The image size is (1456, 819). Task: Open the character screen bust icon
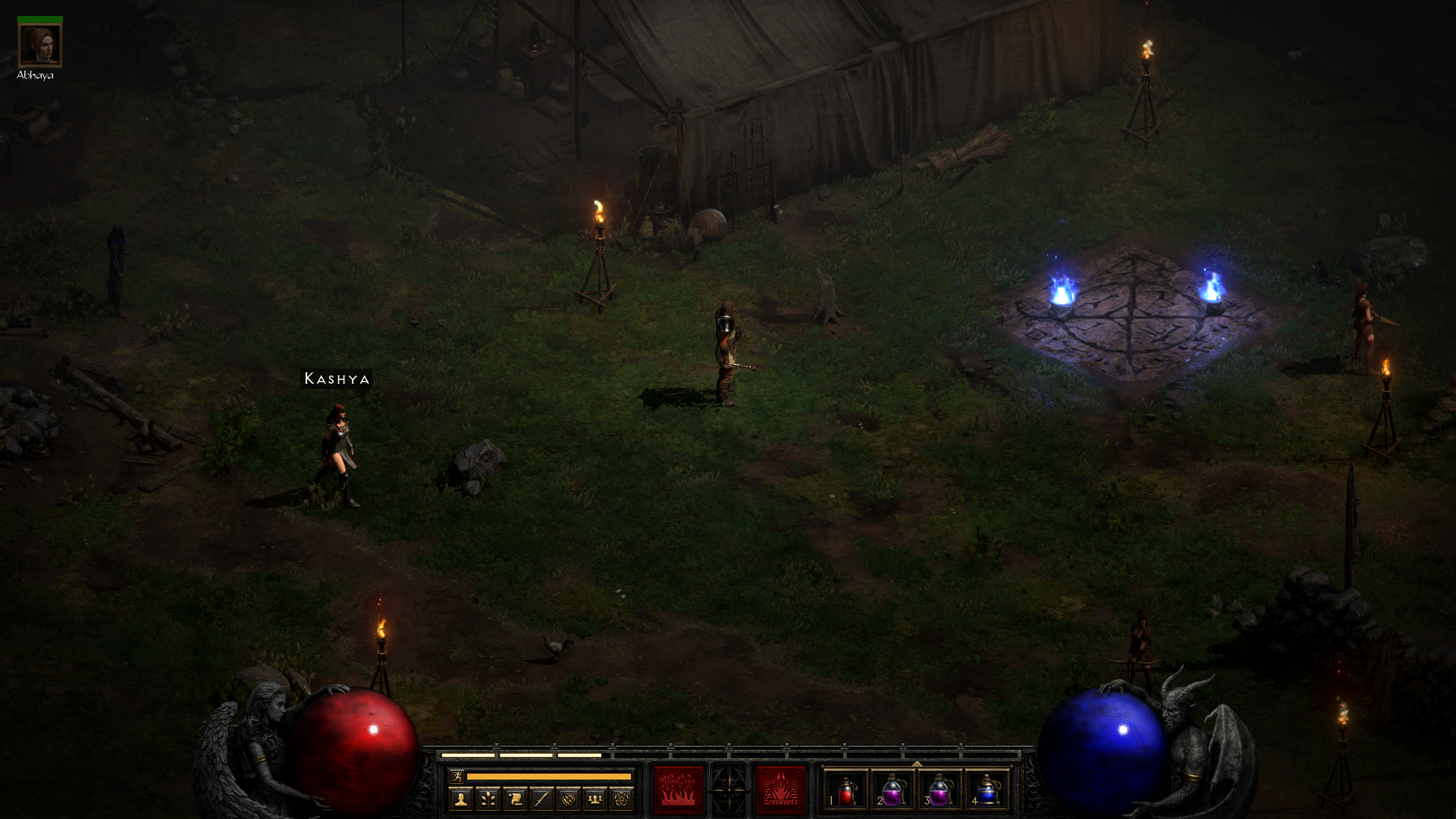pos(461,799)
